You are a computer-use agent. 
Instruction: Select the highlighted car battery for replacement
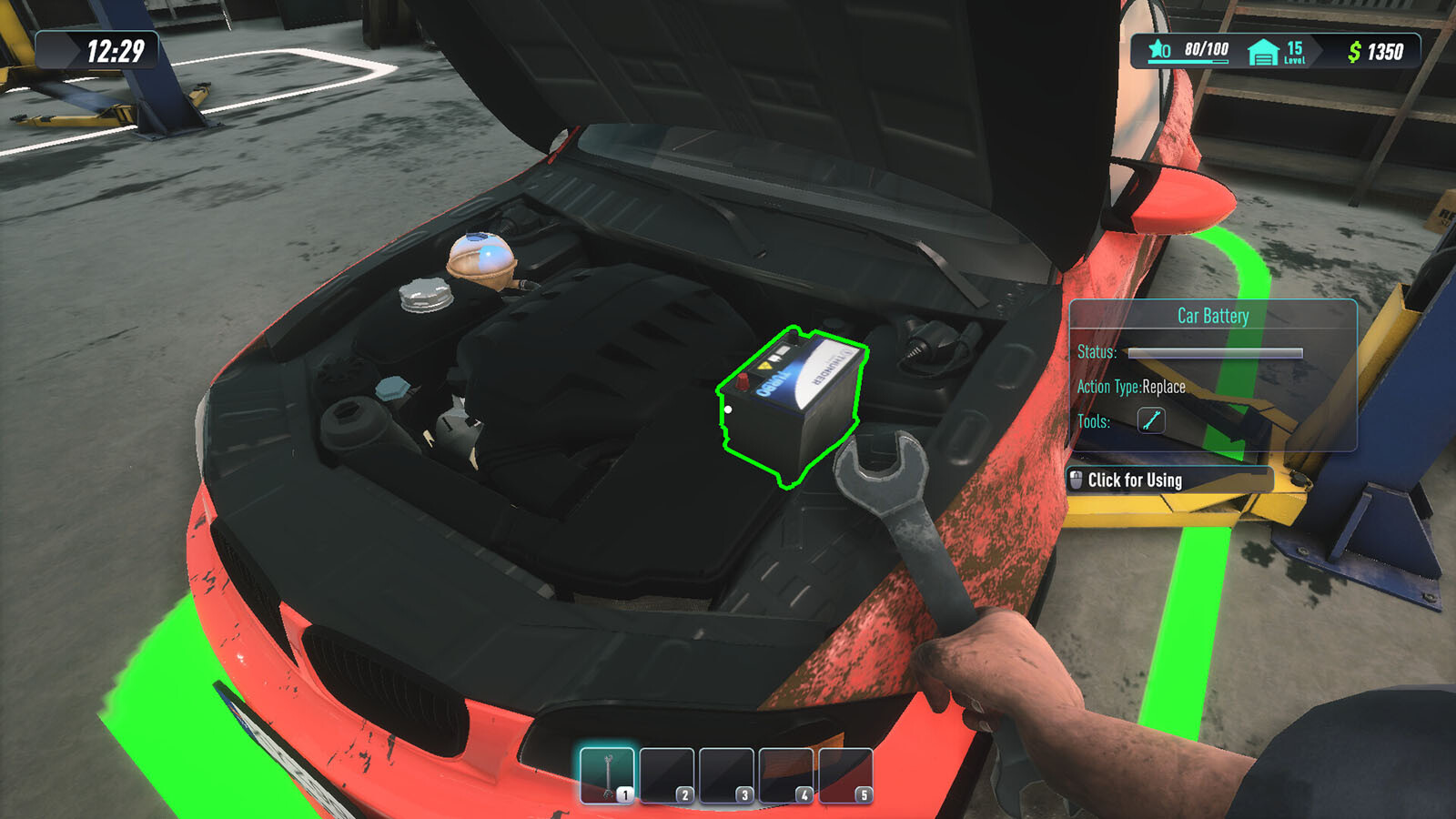[x=793, y=402]
